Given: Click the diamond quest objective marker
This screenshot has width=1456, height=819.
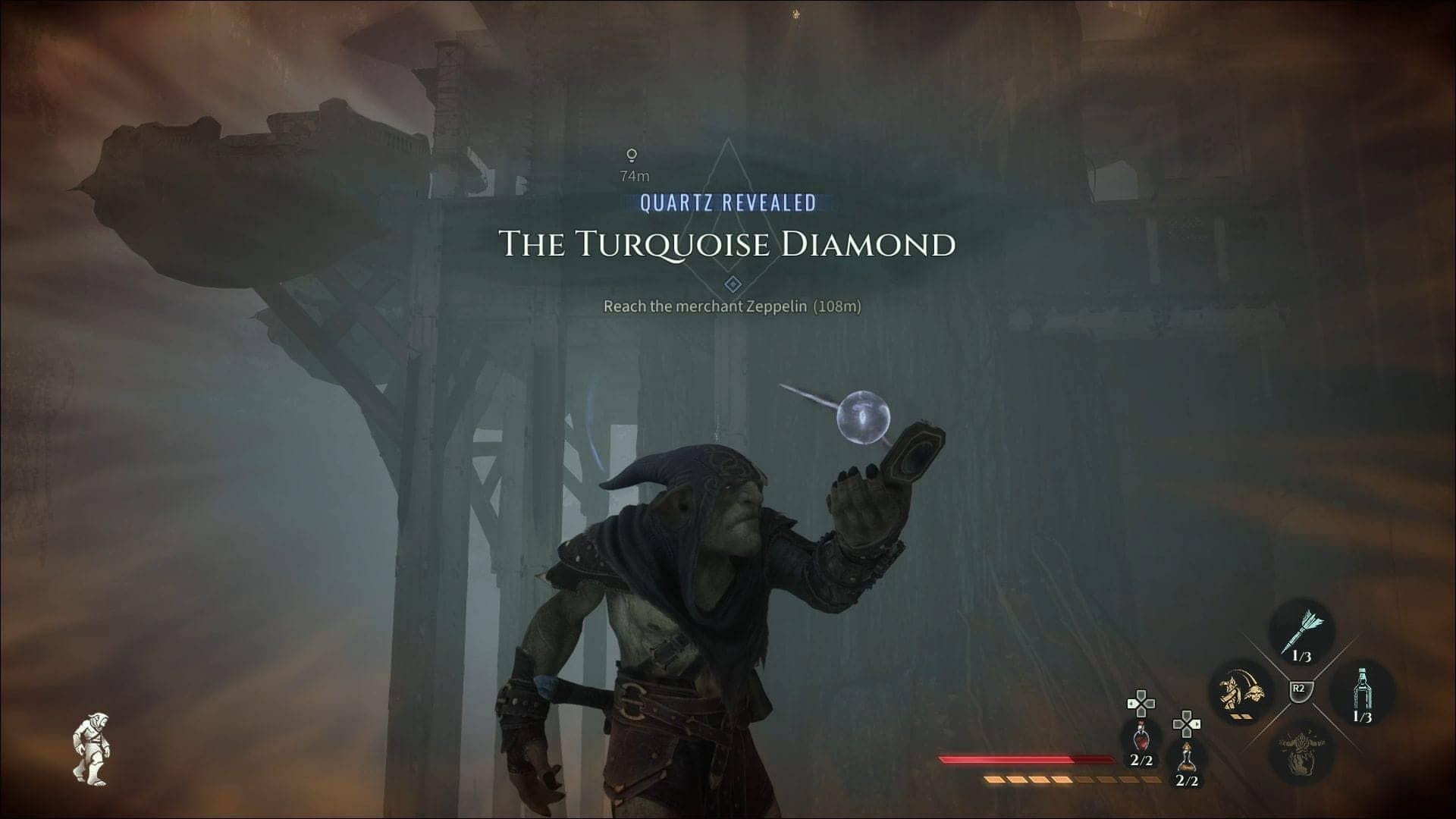Looking at the screenshot, I should coord(732,284).
